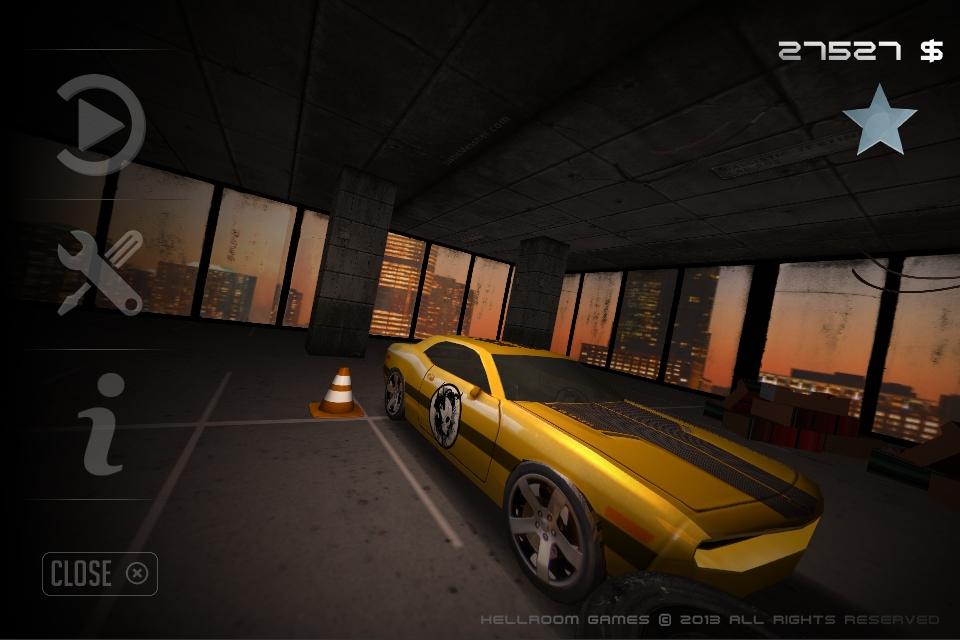
Task: Close the garage menu
Action: pyautogui.click(x=100, y=573)
